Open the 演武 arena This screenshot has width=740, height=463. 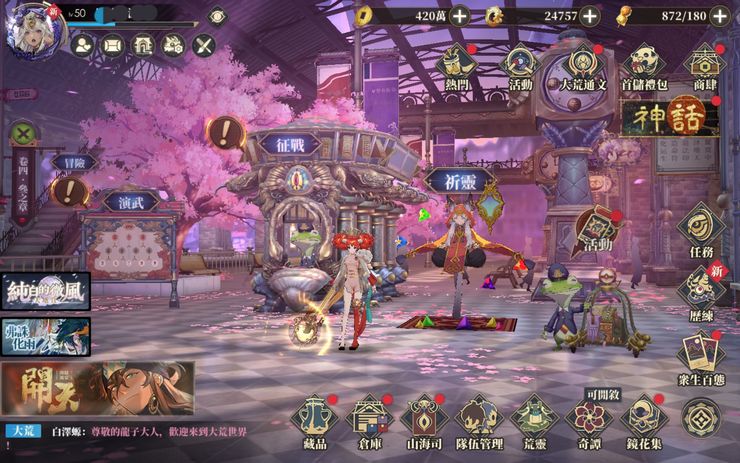point(130,200)
